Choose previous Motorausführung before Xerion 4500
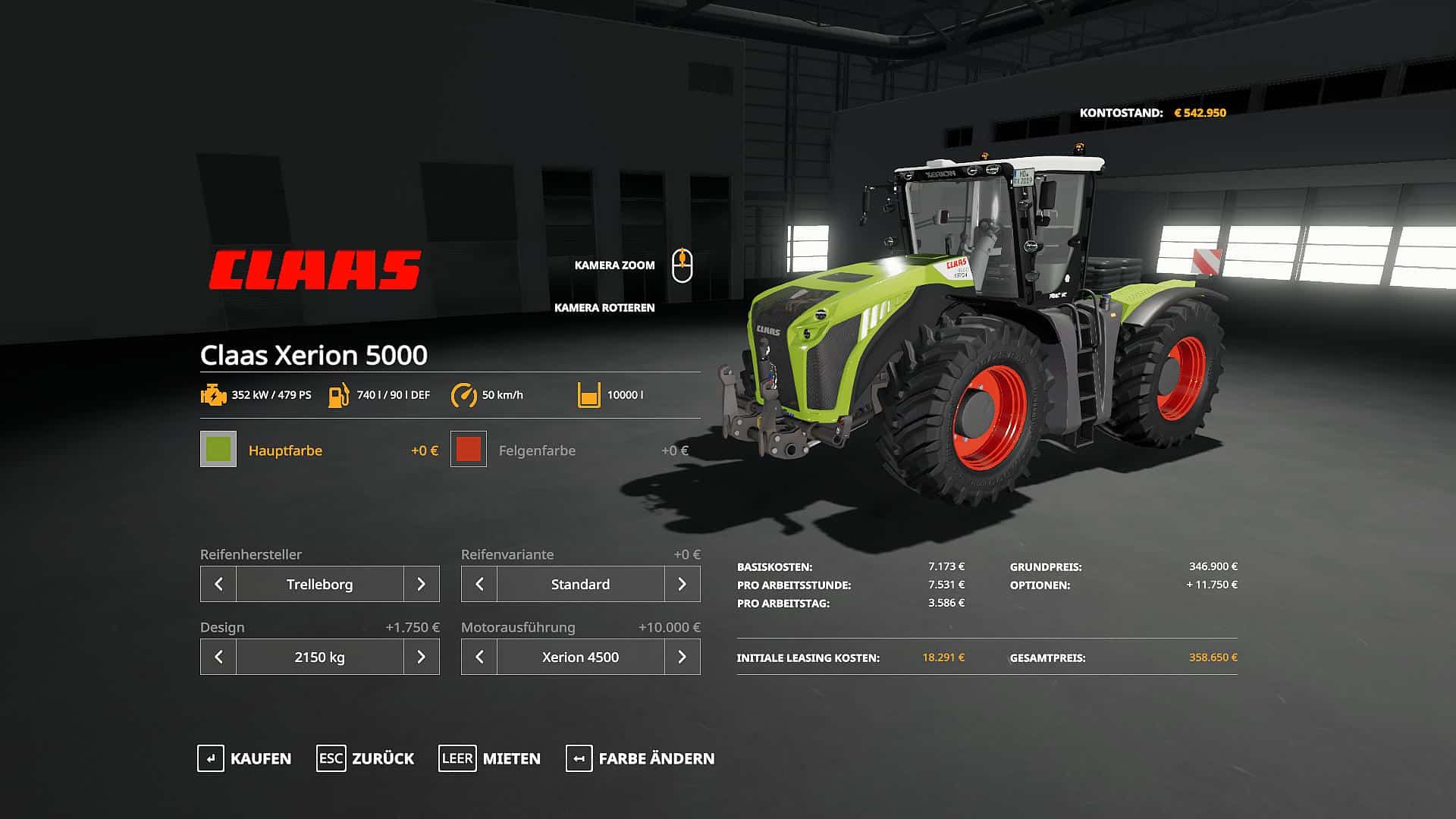 click(x=479, y=657)
